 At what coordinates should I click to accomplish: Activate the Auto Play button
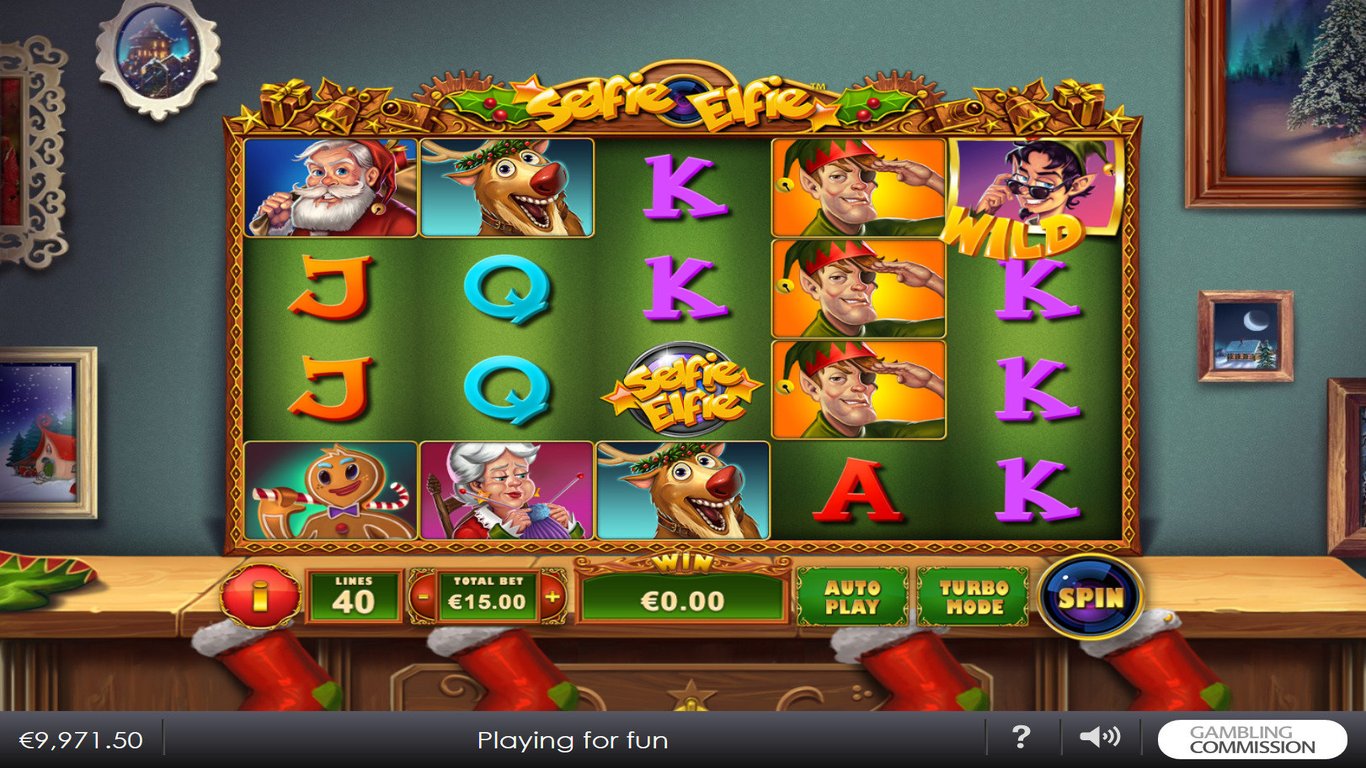[x=852, y=597]
